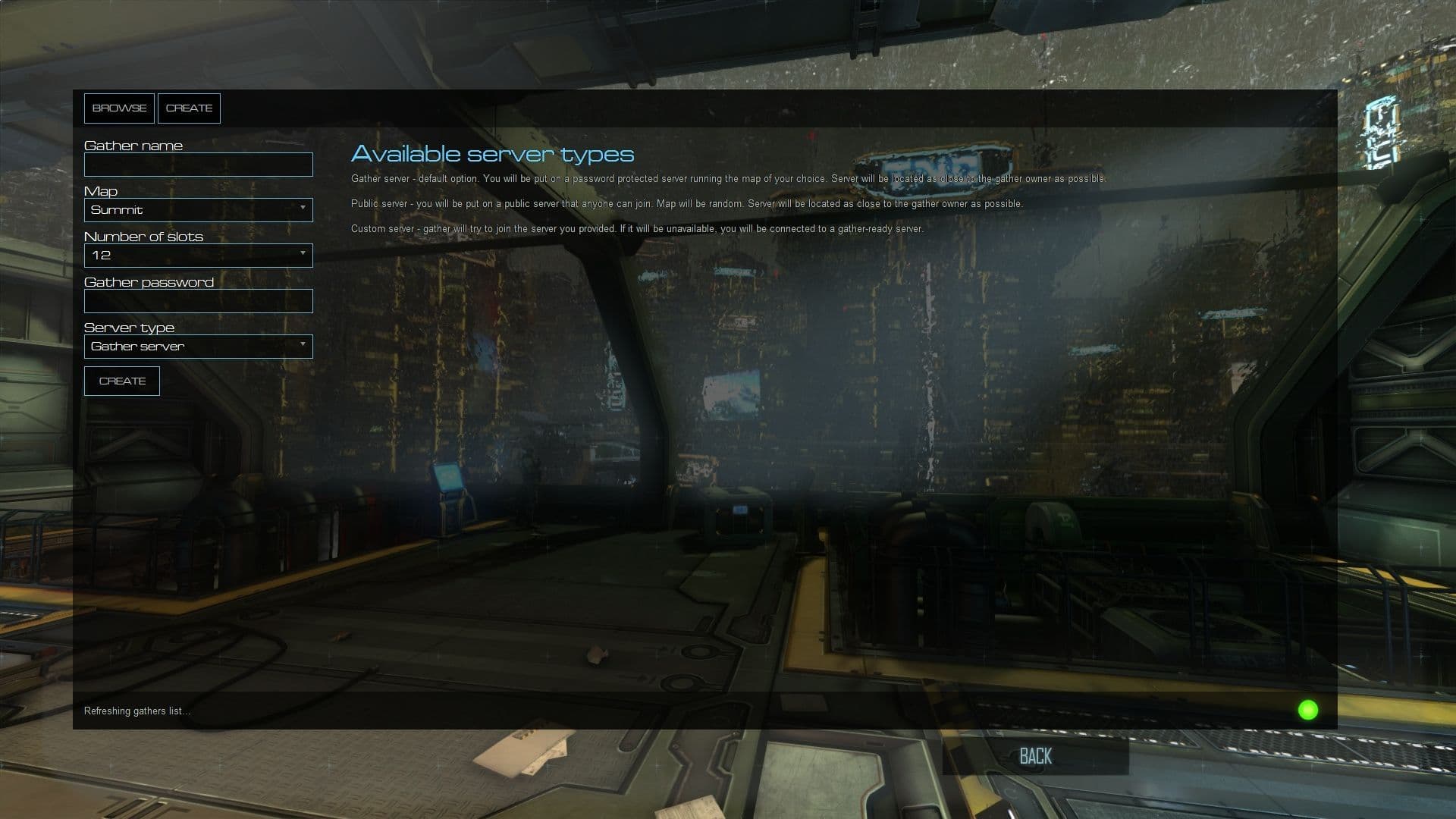Image resolution: width=1456 pixels, height=819 pixels.
Task: Click the Server type dropdown arrow
Action: [303, 346]
